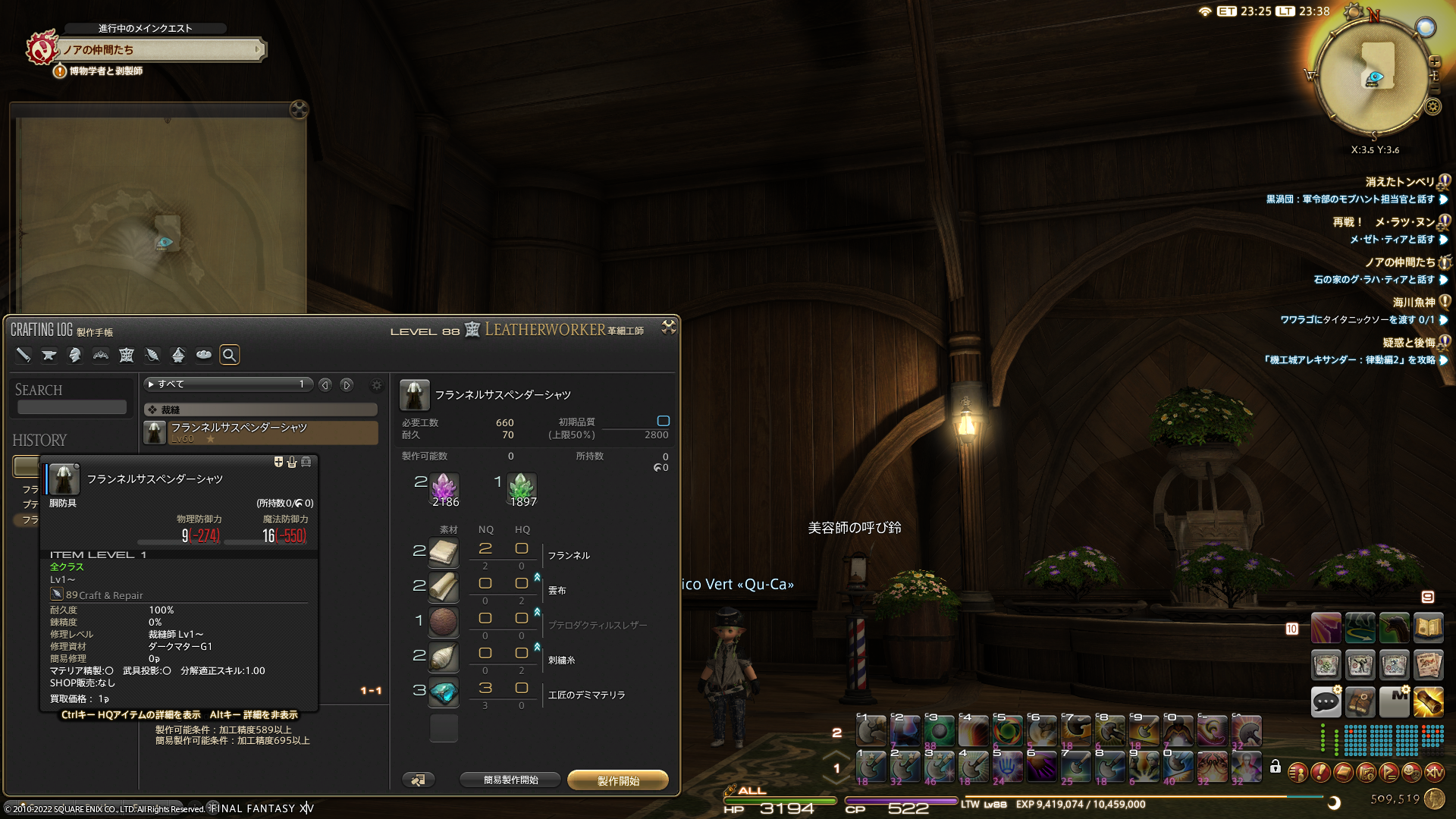
Task: Select the magnifying glass search tab
Action: [229, 355]
